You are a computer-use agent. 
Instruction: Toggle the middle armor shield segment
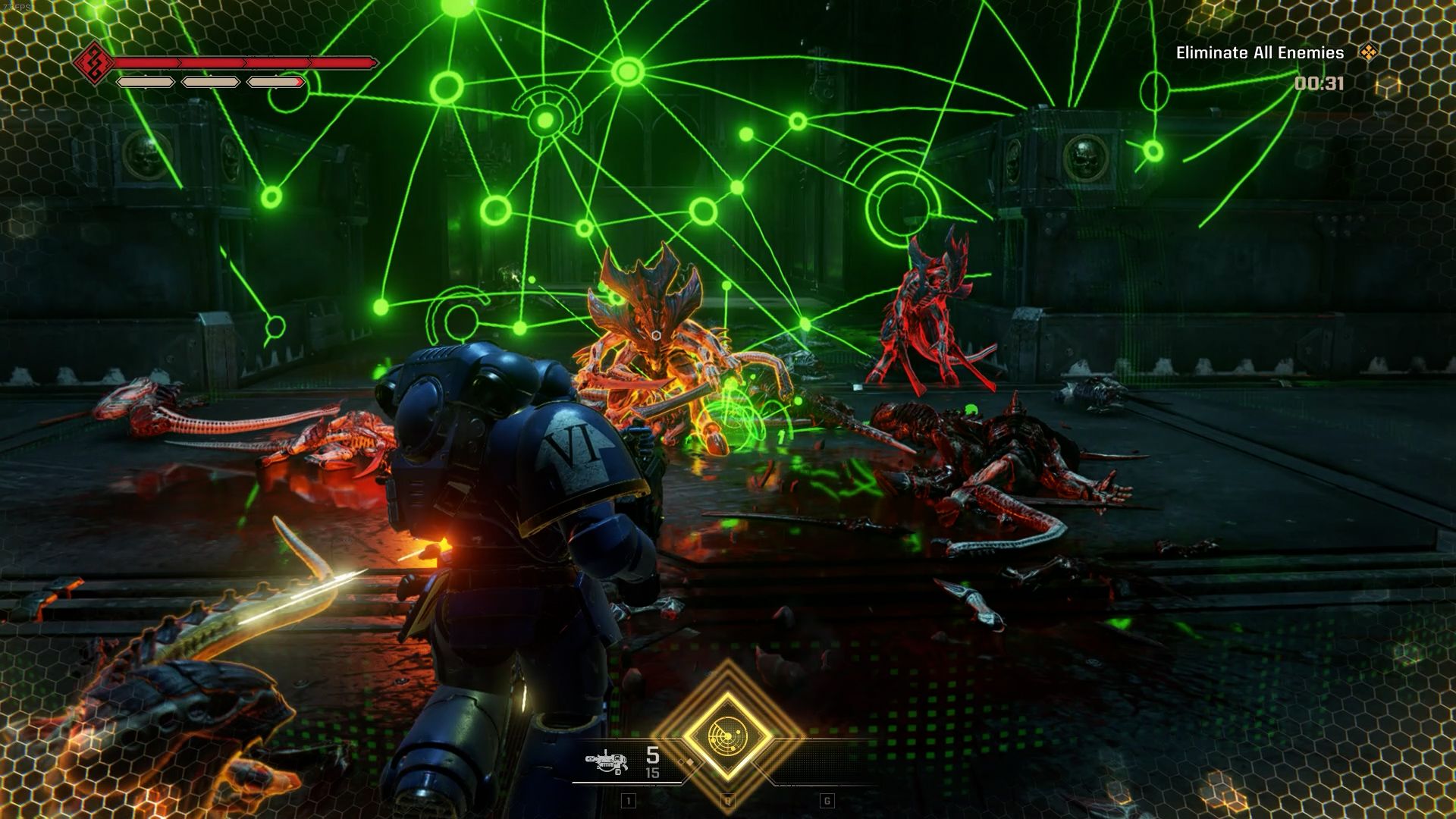click(210, 82)
